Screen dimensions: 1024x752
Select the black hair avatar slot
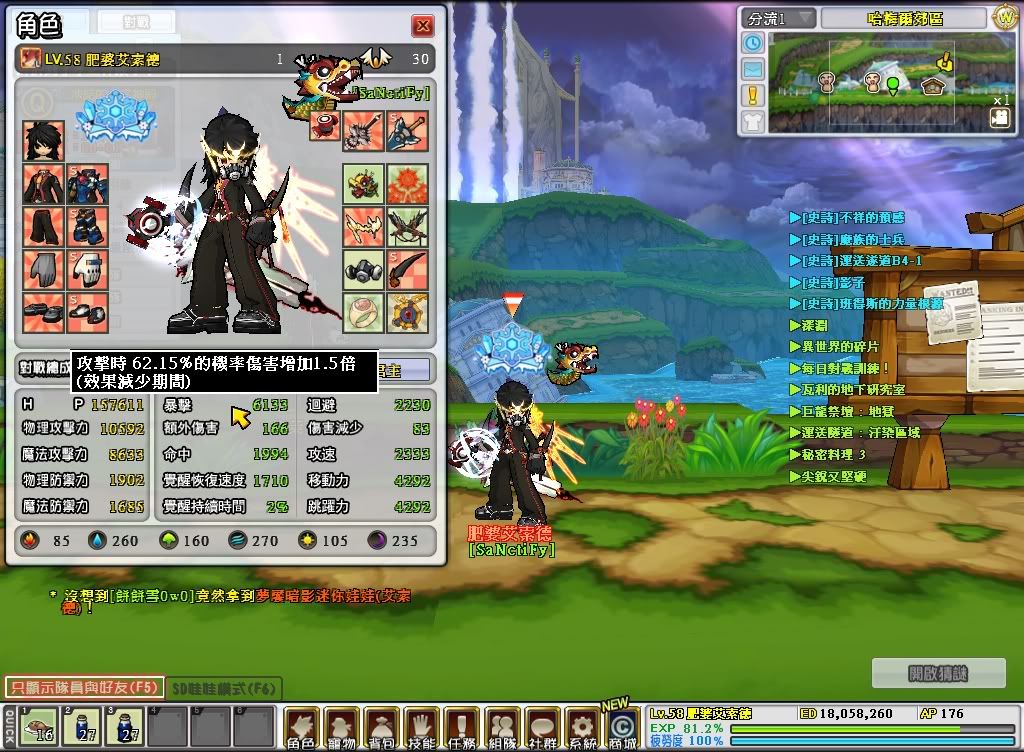pos(44,141)
